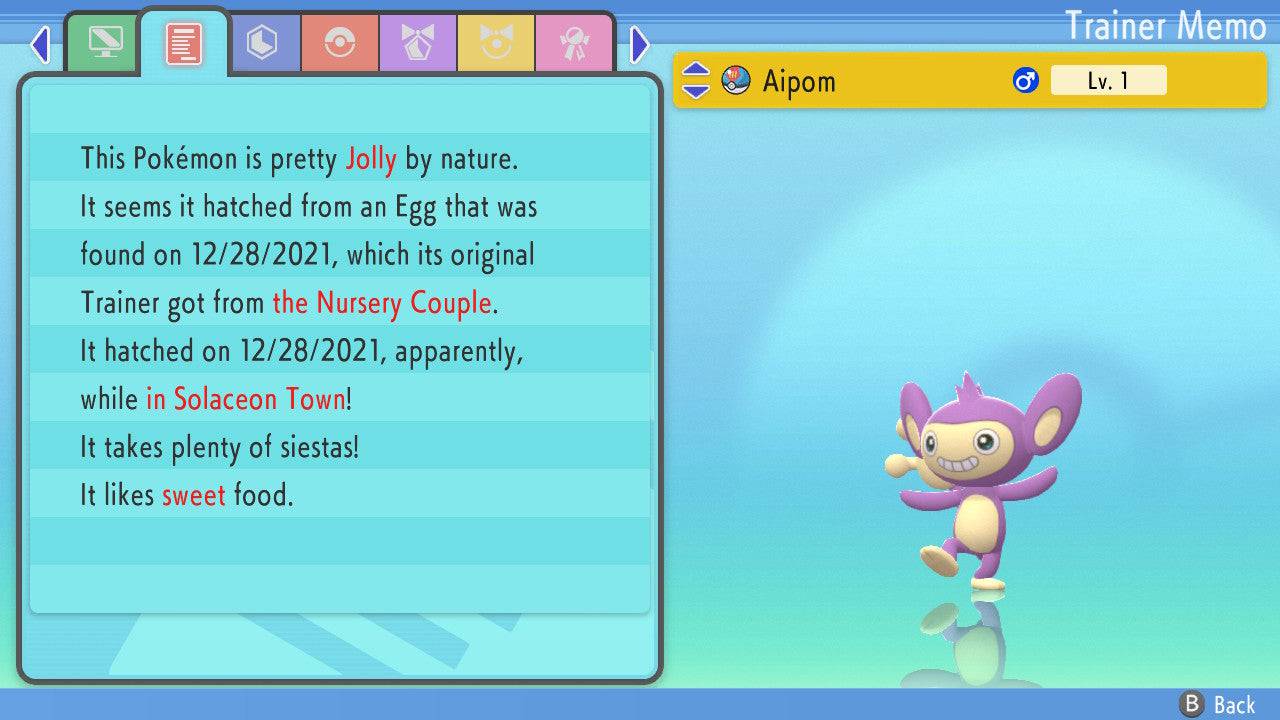Open the pink ribbon tab
The width and height of the screenshot is (1280, 720).
574,44
